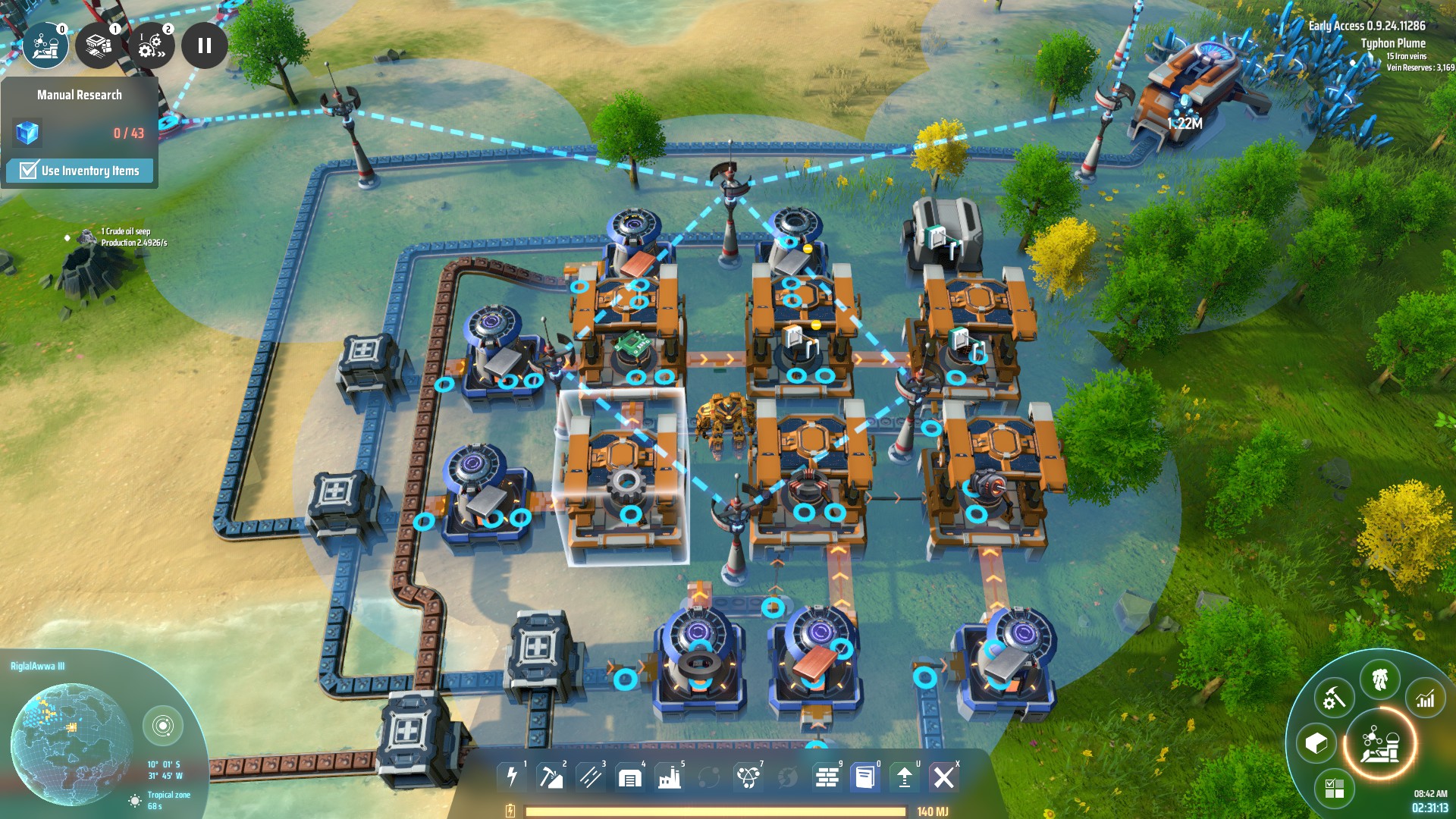Screen dimensions: 1456x819
Task: Click the green upgrade arrow tool
Action: pos(905,777)
